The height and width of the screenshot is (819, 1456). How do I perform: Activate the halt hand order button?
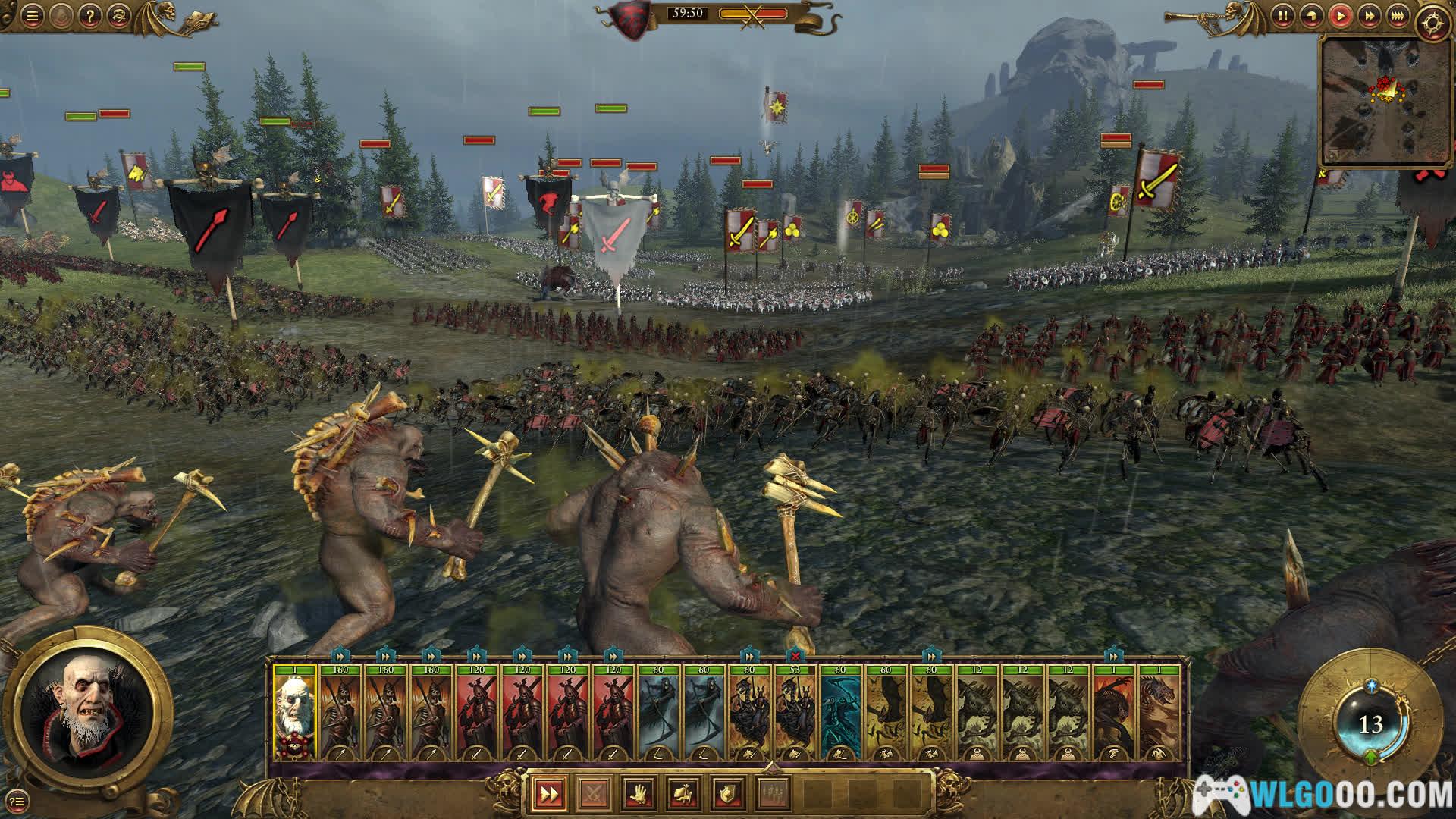pos(638,794)
